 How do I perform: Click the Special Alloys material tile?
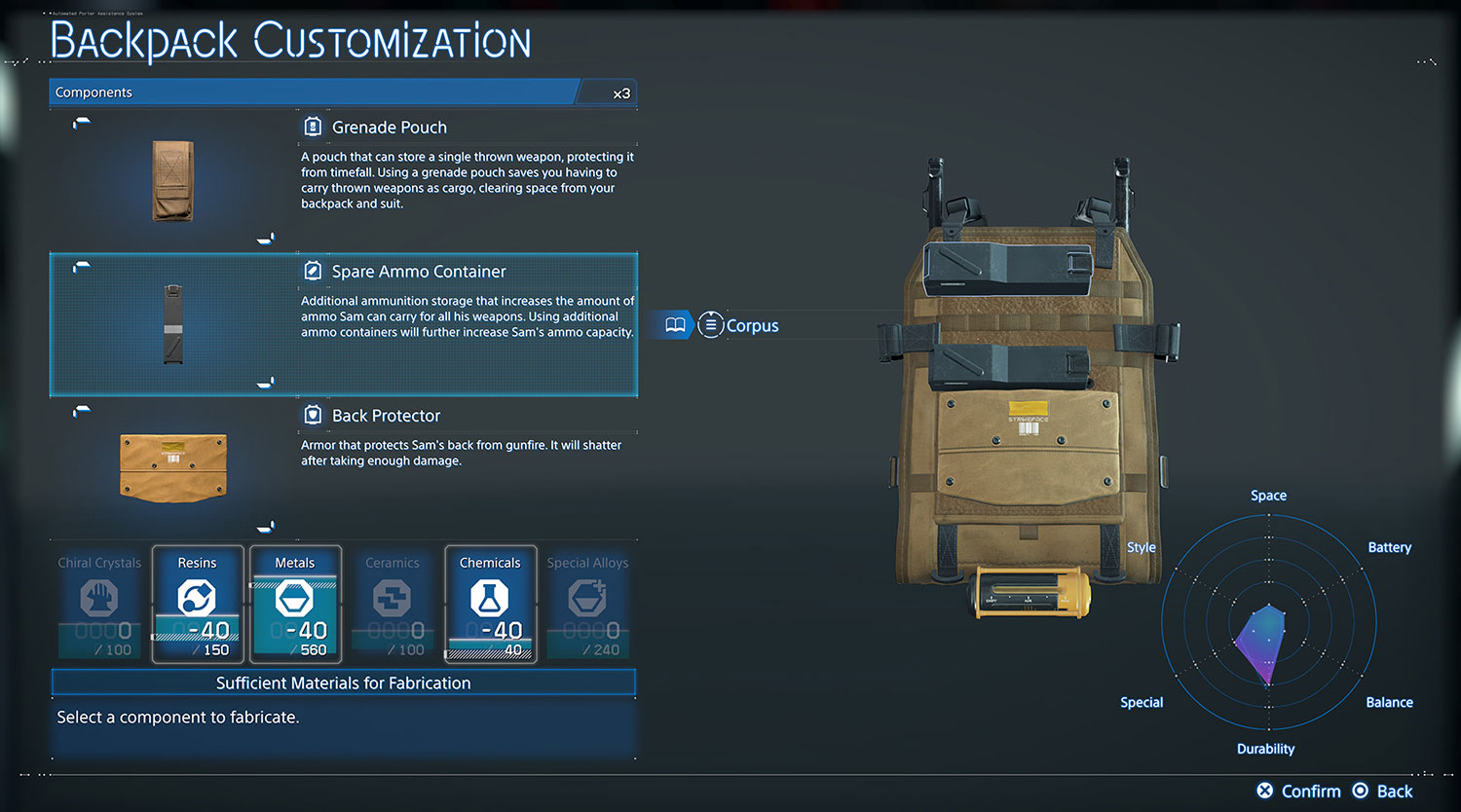pos(587,604)
